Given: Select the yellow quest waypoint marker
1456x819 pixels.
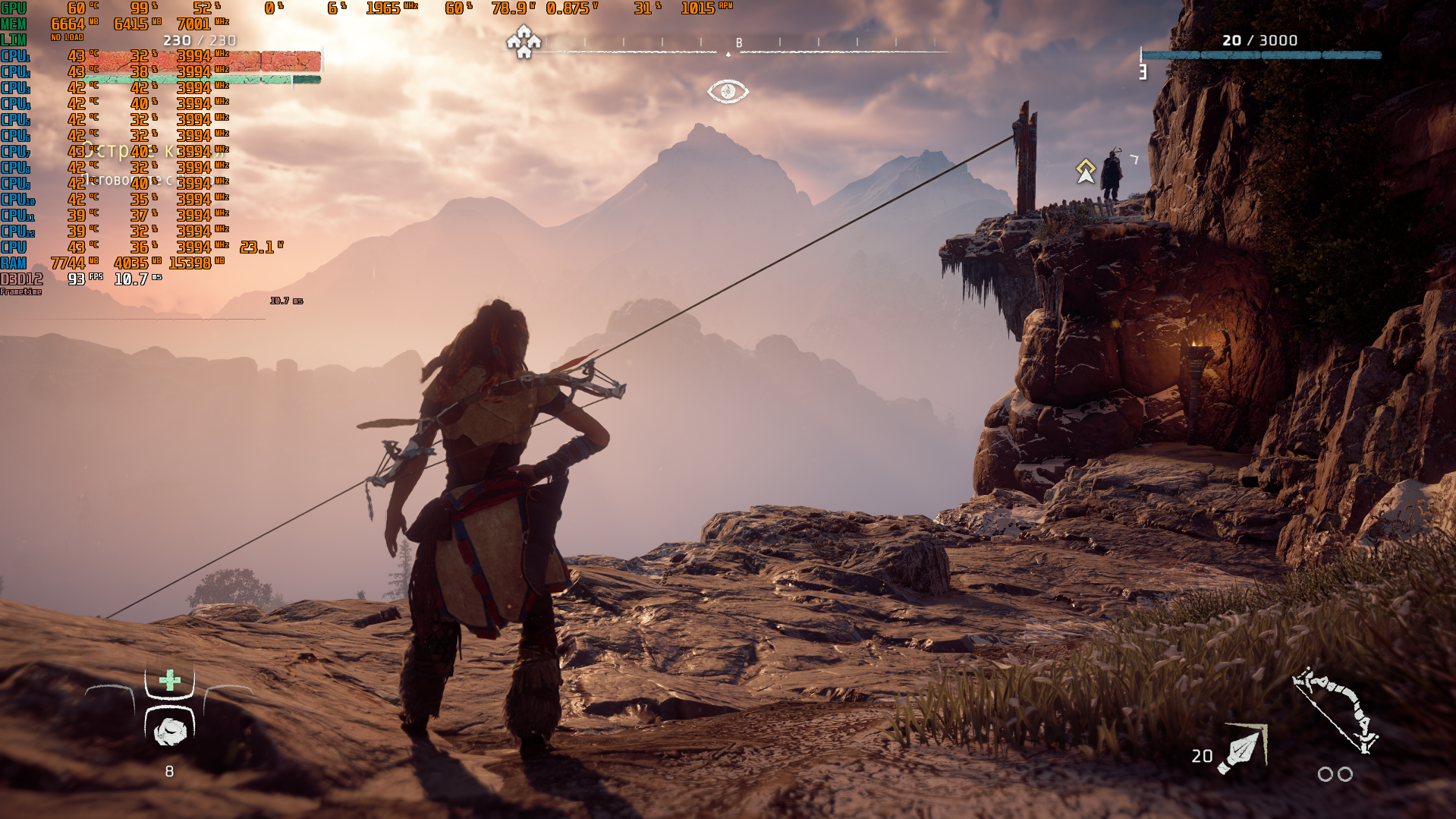Looking at the screenshot, I should (1086, 171).
